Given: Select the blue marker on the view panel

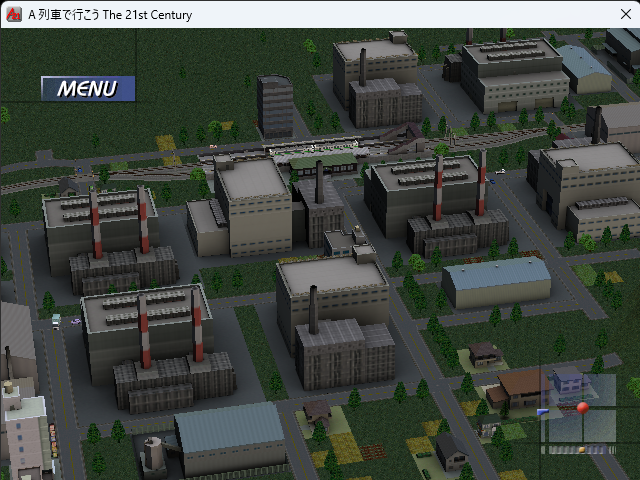Looking at the screenshot, I should (543, 411).
